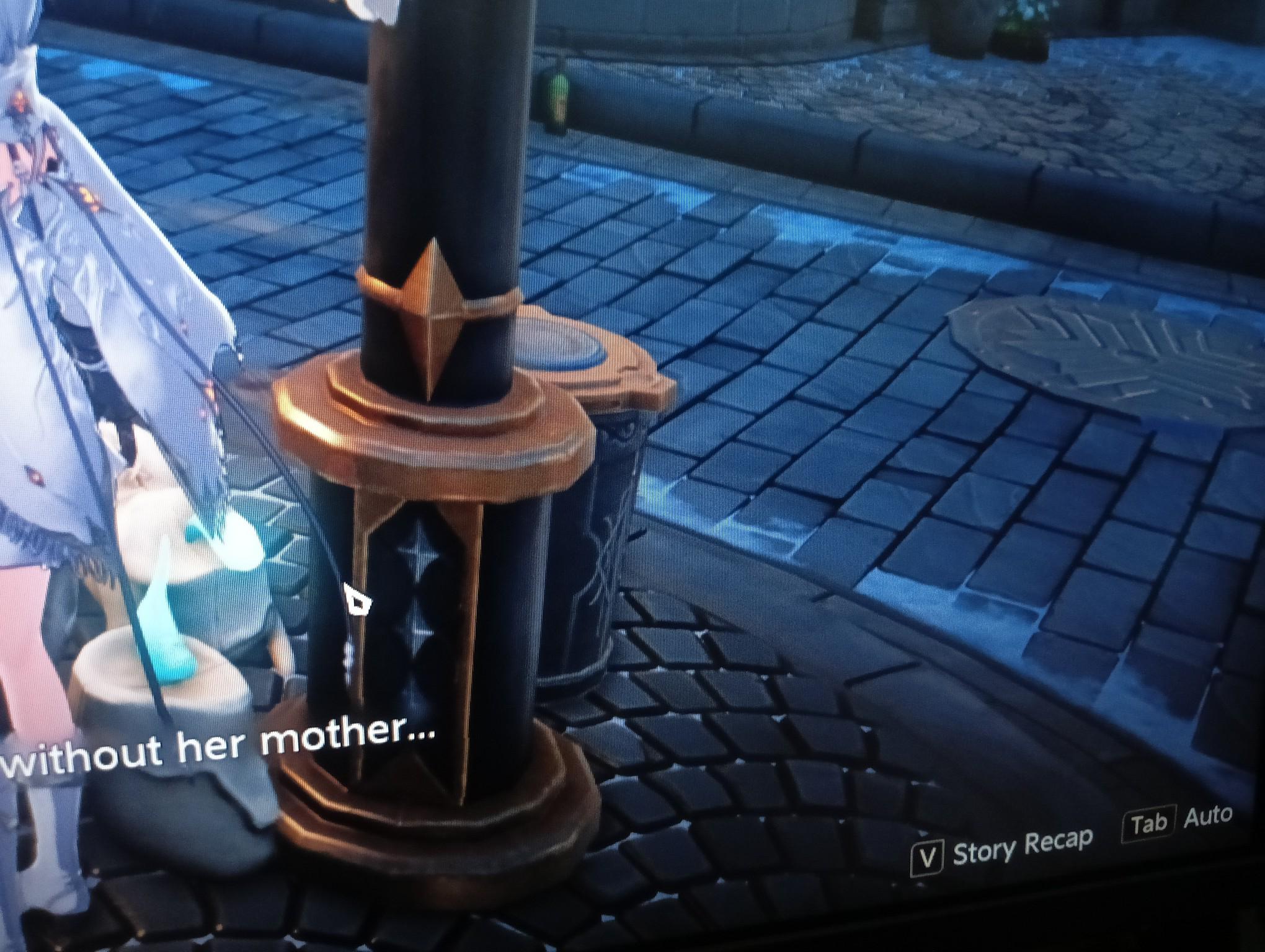Viewport: 1265px width, 952px height.
Task: Toggle Auto dialogue playback
Action: point(1178,819)
